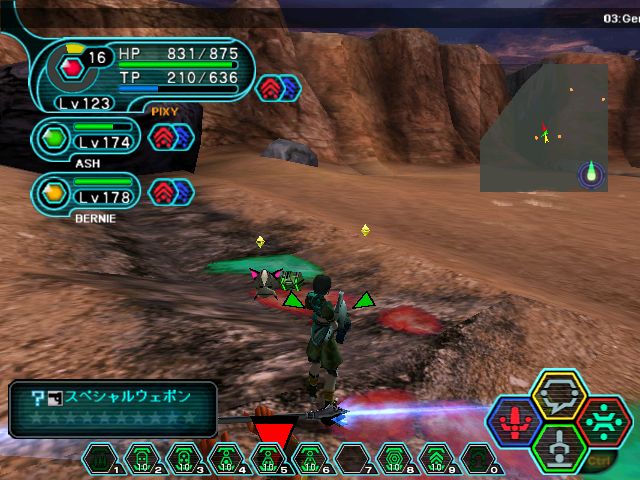This screenshot has height=480, width=640.
Task: Select quick slot 1 on the hotbar
Action: tap(100, 459)
